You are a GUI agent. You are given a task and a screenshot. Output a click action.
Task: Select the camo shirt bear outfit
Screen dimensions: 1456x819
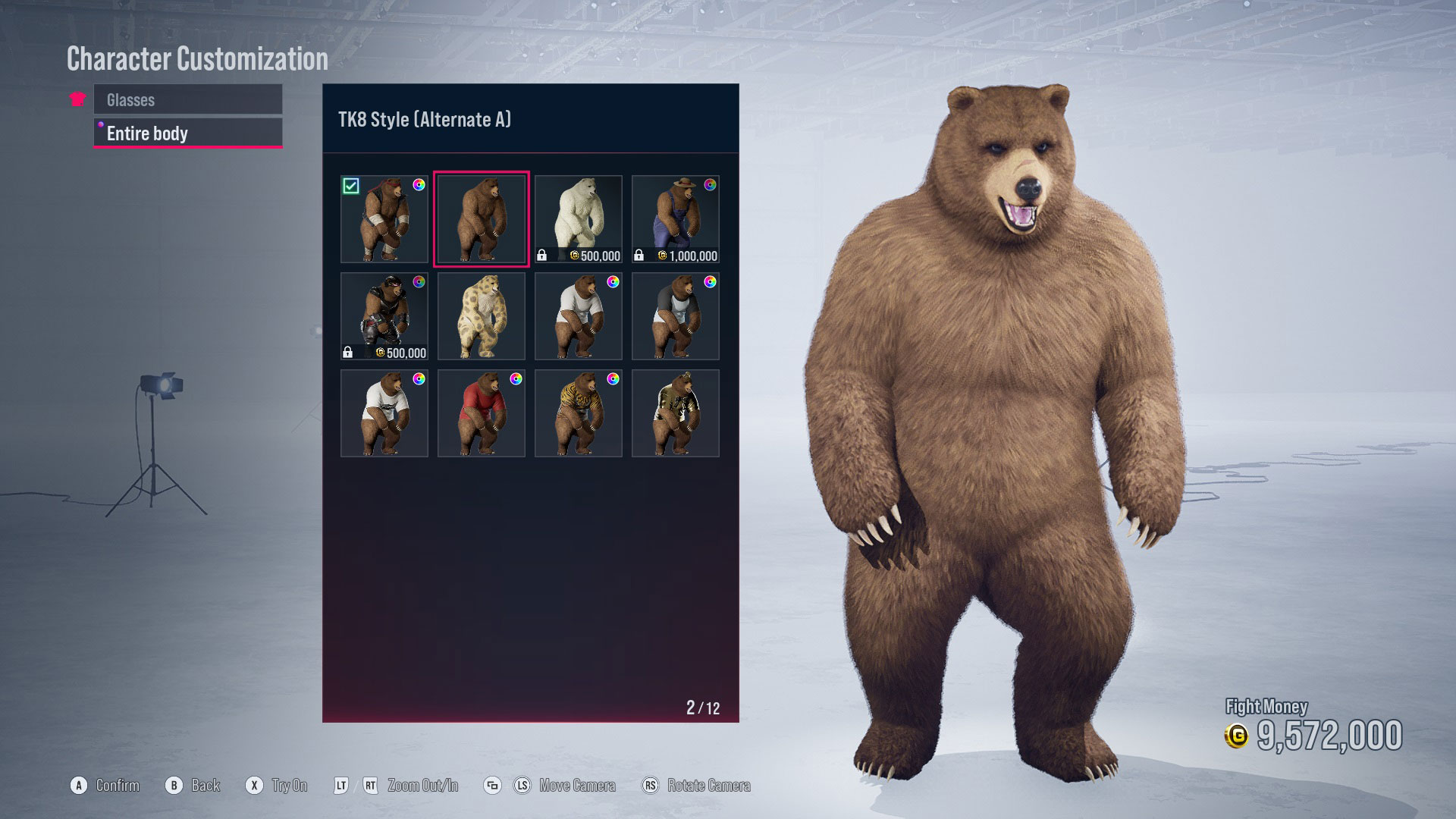[674, 413]
